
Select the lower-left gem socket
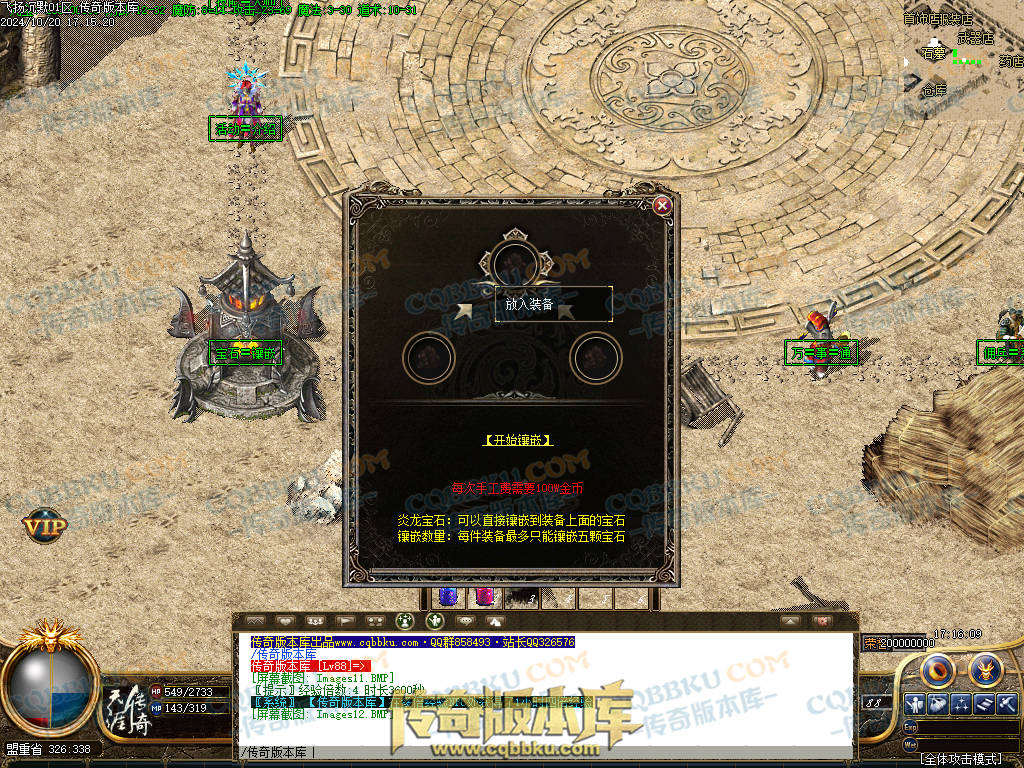click(x=429, y=357)
